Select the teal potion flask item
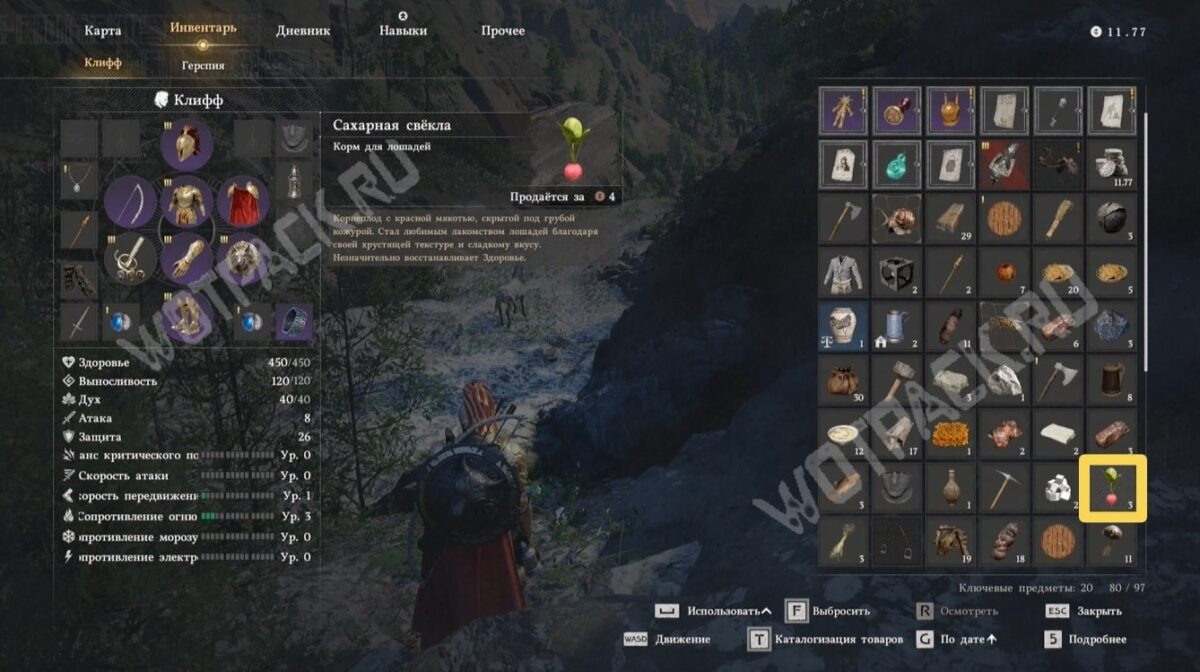1200x672 pixels. coord(896,161)
